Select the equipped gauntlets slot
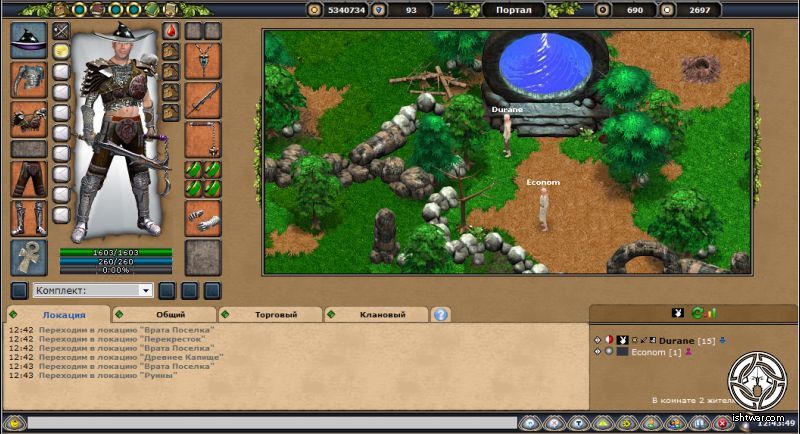Viewport: 800px width, 434px height. tap(203, 217)
